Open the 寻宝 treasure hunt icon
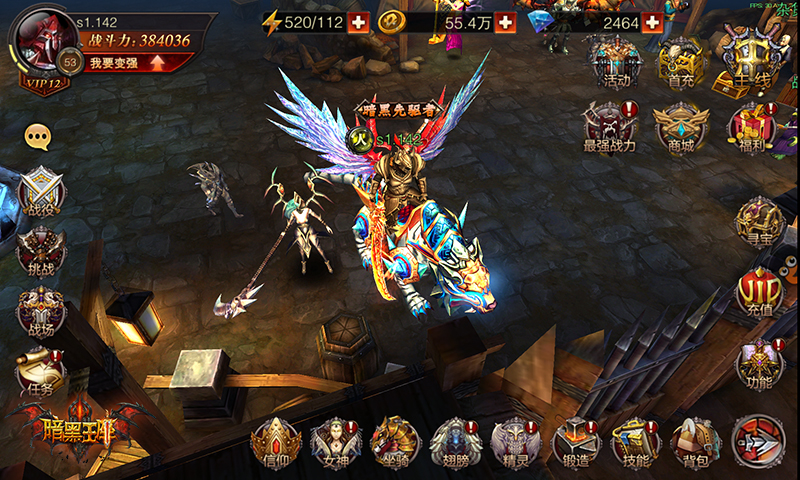 coord(759,220)
